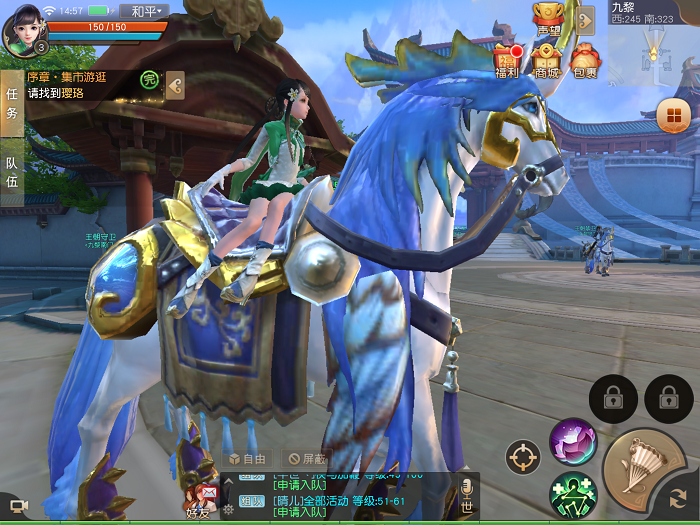
Task: Activate the green figure skill
Action: pos(573,494)
